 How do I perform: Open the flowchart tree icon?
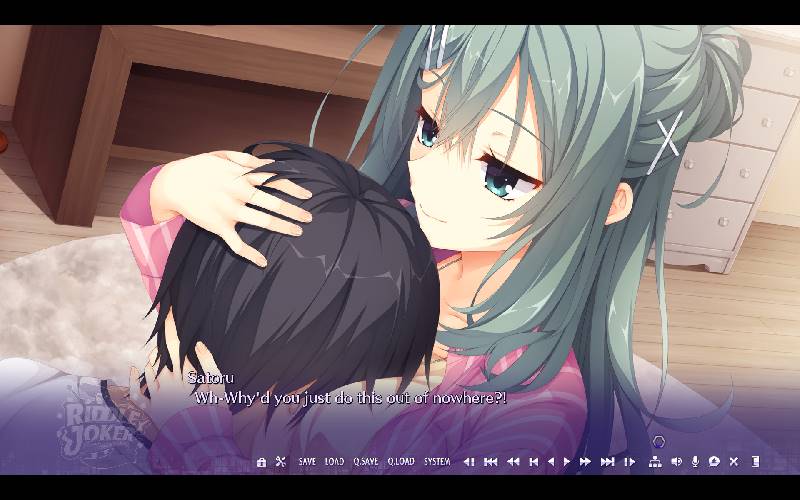(x=655, y=462)
